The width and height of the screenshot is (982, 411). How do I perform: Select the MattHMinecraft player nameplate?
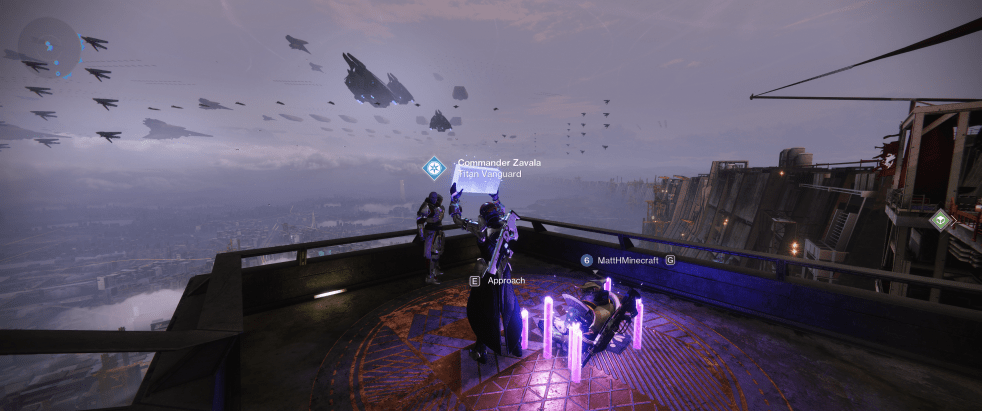tap(627, 260)
